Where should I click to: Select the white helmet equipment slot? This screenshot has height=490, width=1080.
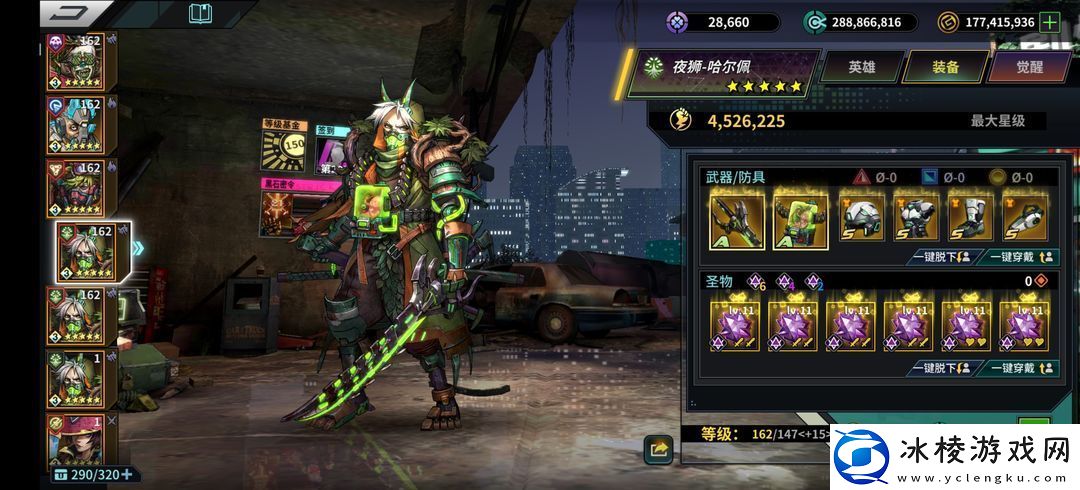tap(861, 217)
